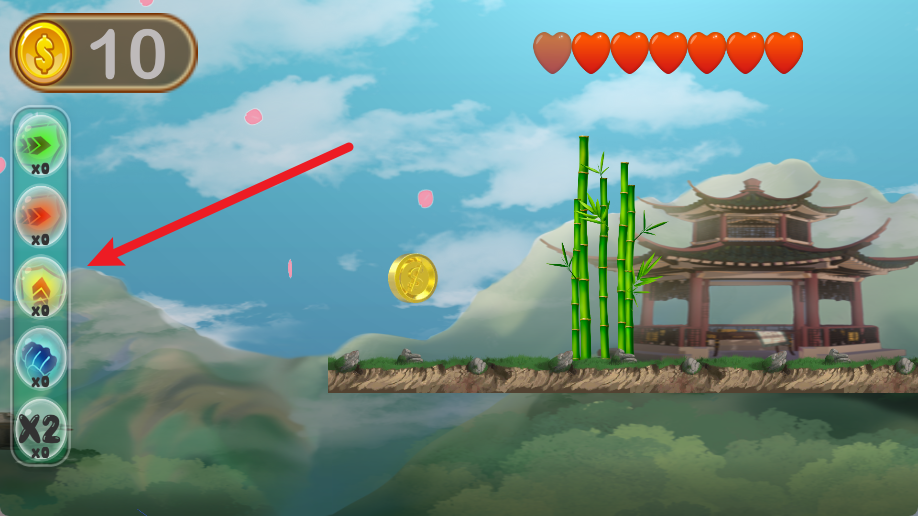The width and height of the screenshot is (918, 516).
Task: Use the red arrows power-up bubble
Action: click(40, 213)
